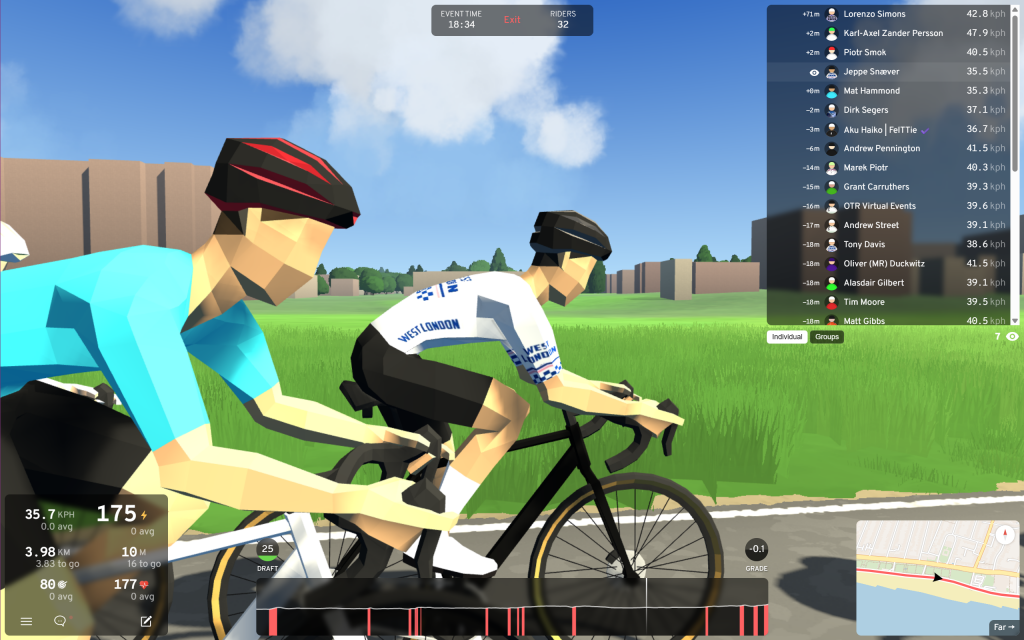Switch to the Groups tab
Viewport: 1024px width, 640px height.
coord(827,337)
